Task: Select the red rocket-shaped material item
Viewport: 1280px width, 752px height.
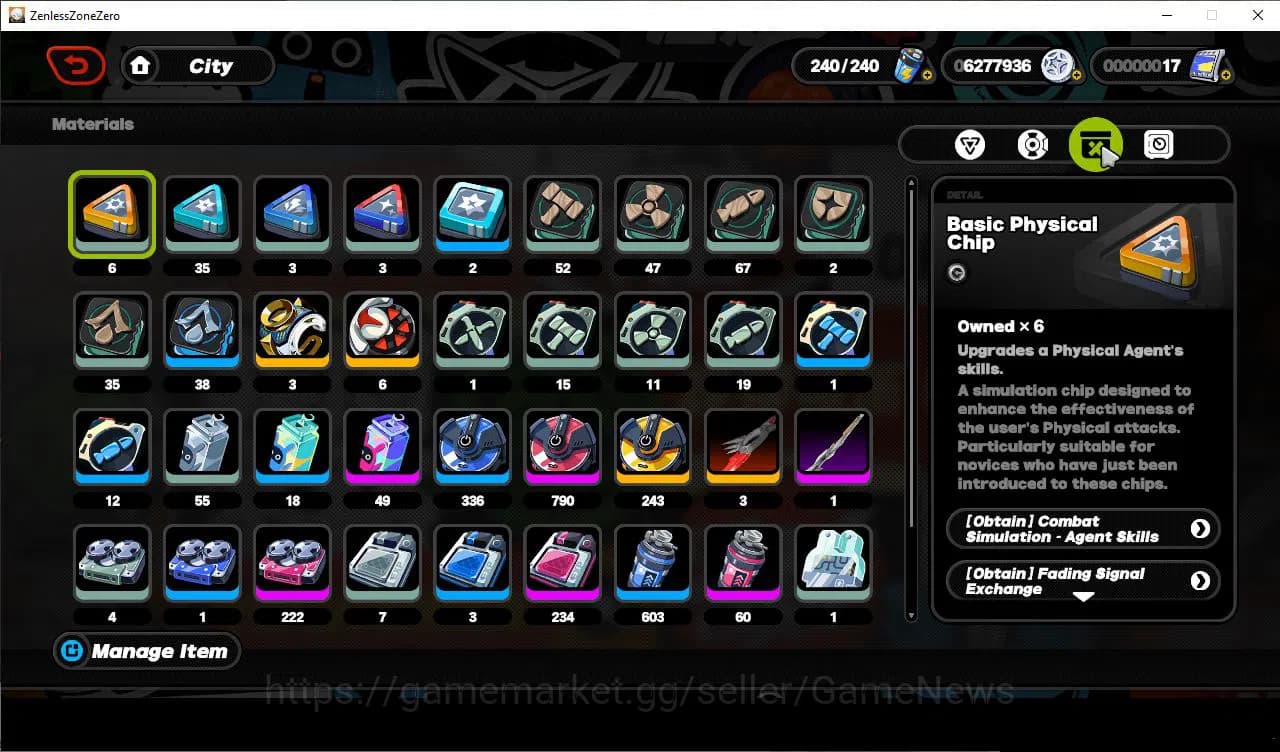Action: (742, 447)
